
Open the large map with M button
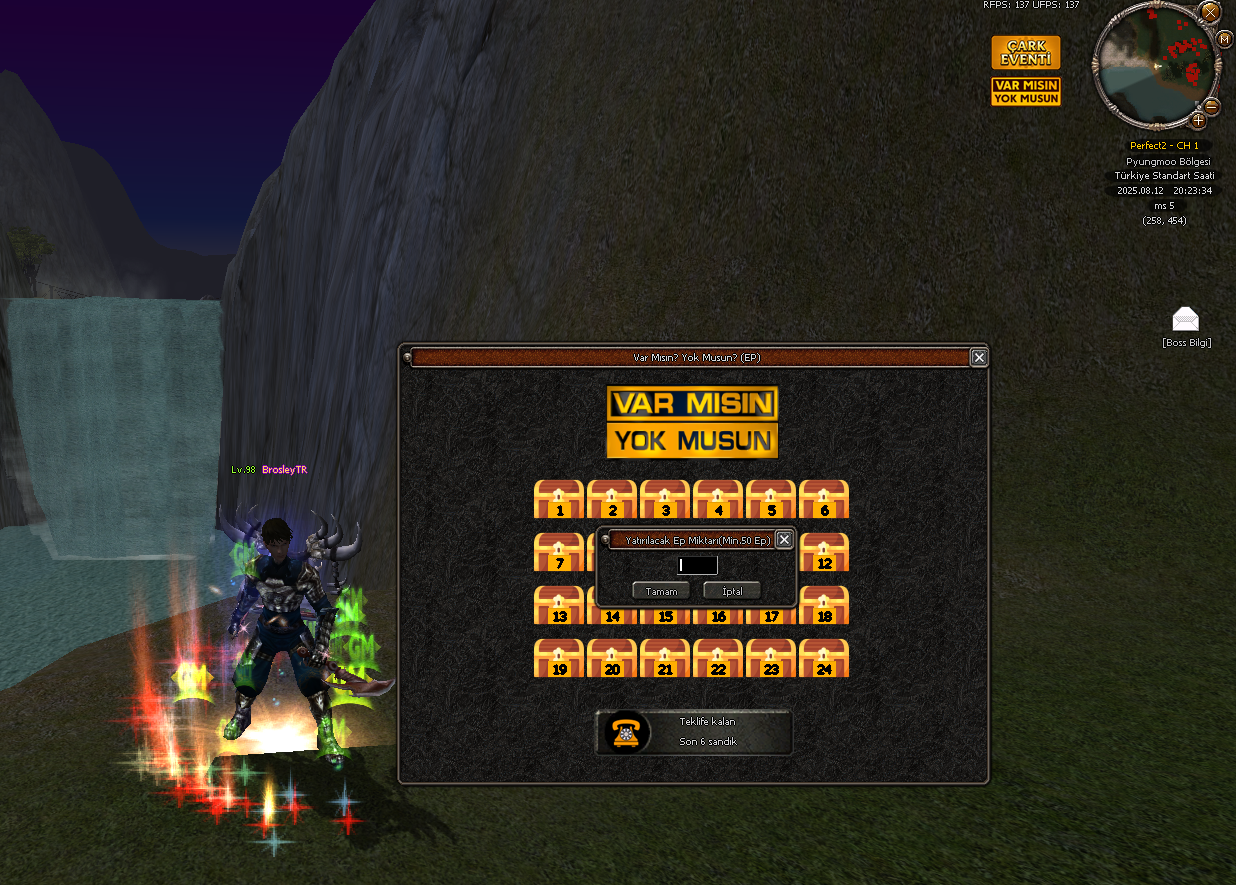coord(1224,39)
